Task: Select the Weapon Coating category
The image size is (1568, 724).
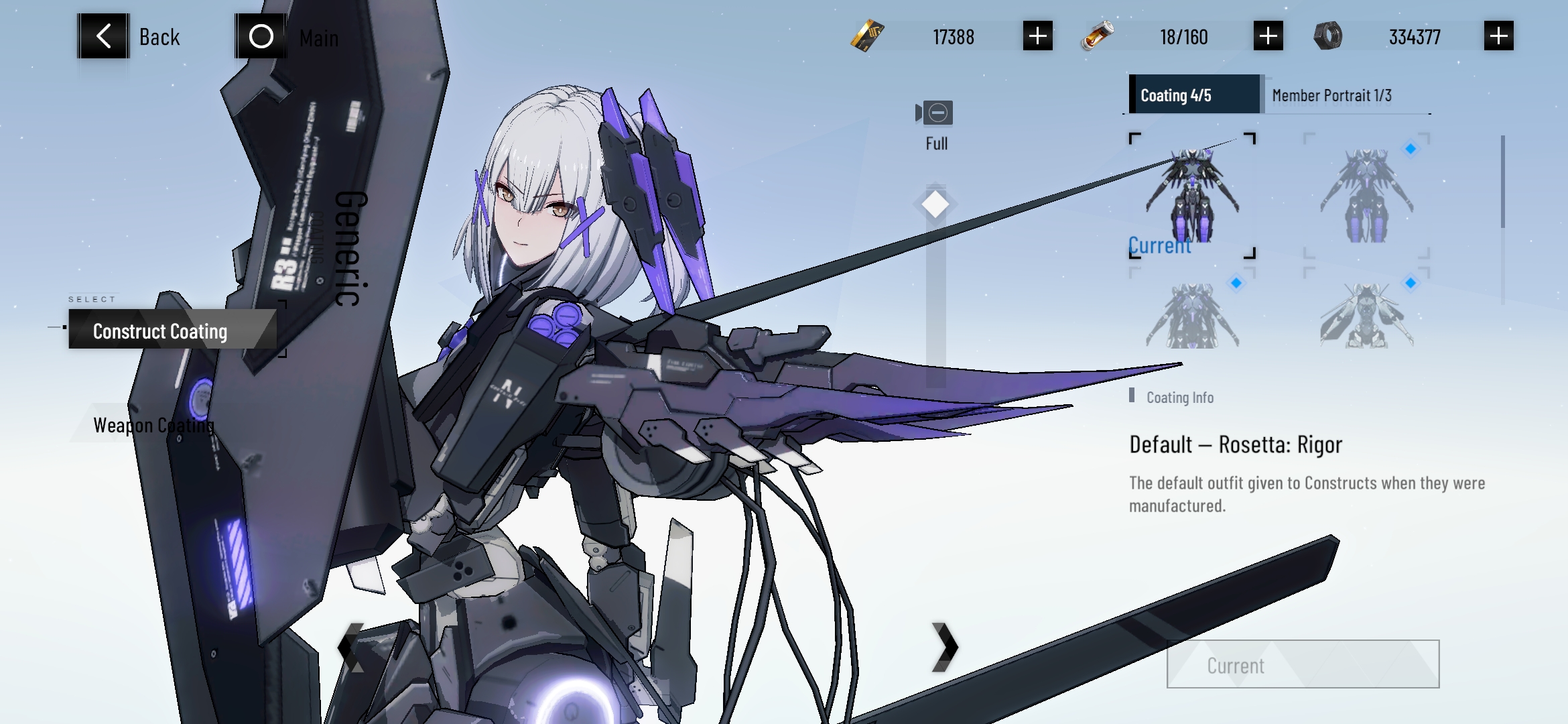Action: click(154, 425)
